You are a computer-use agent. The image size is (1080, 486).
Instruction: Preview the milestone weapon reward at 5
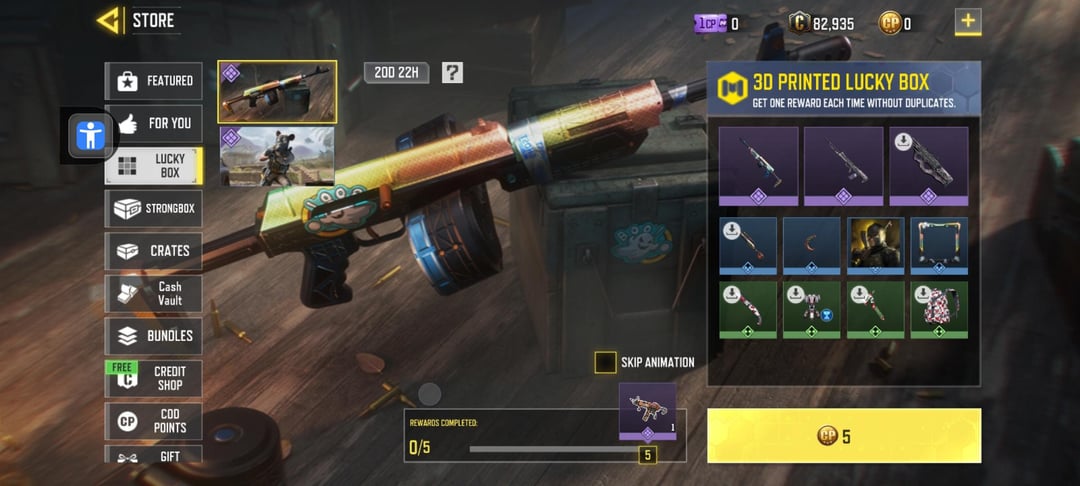(x=647, y=411)
